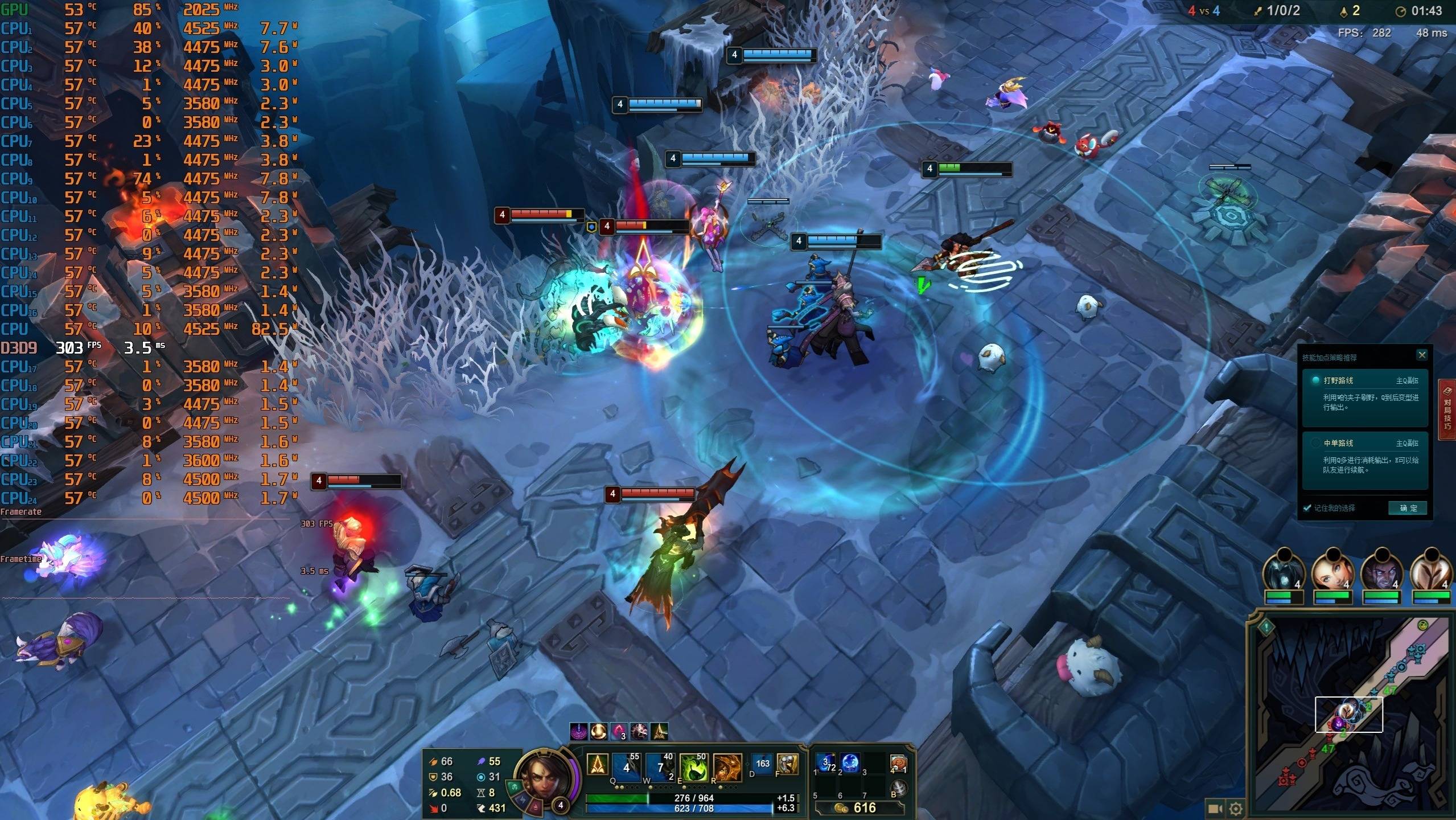Image resolution: width=1456 pixels, height=820 pixels.
Task: Open the red 对局技巧 side tab
Action: (1447, 409)
